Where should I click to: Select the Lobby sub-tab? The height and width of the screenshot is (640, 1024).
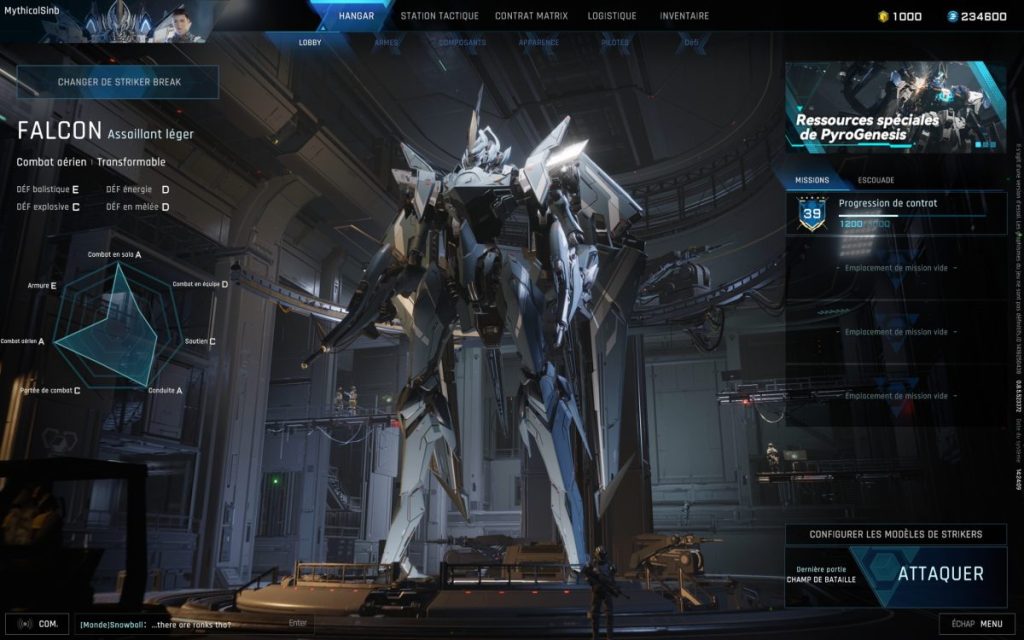point(310,43)
